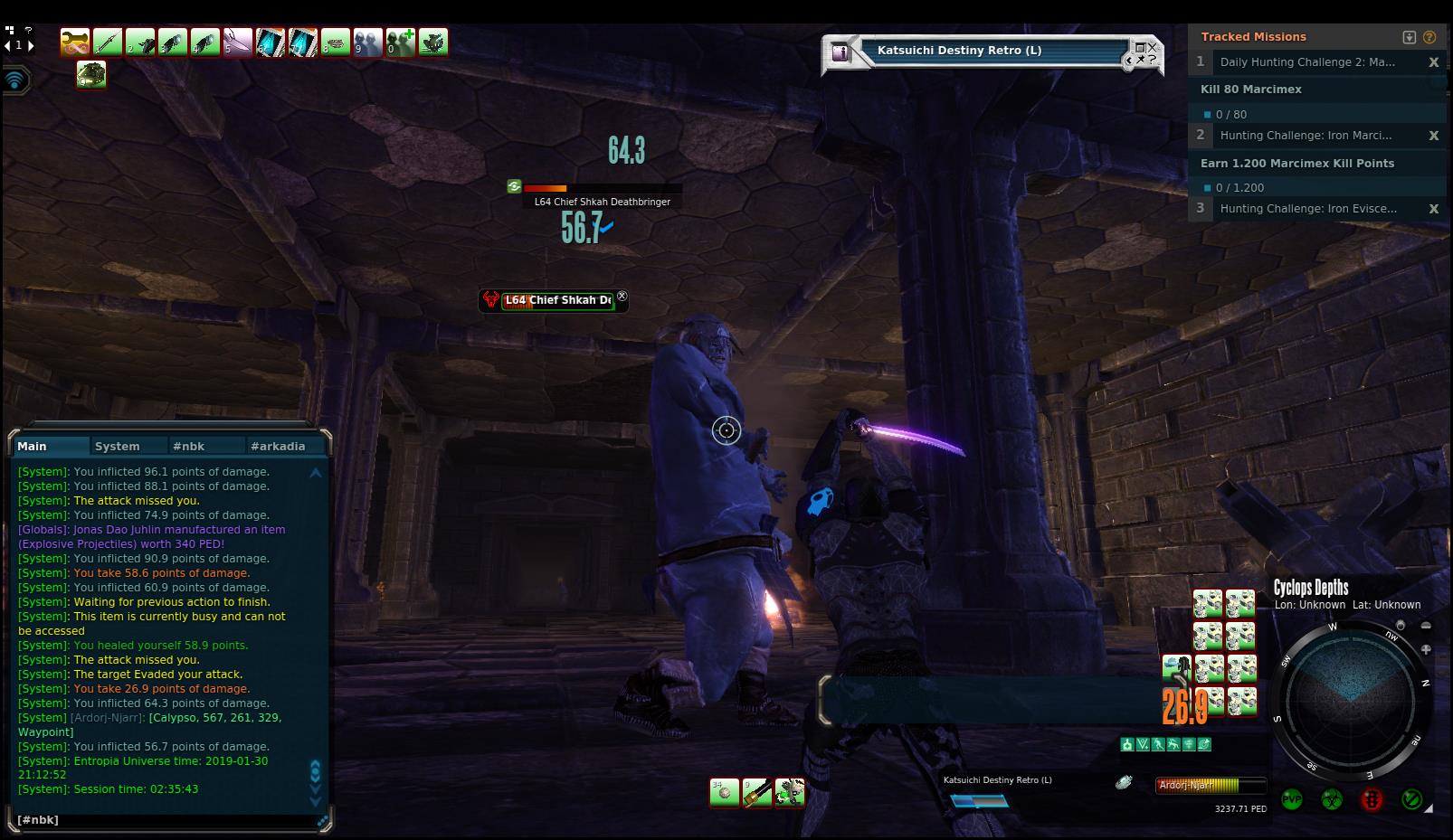Open the #arkadia chat channel tab

[x=278, y=446]
